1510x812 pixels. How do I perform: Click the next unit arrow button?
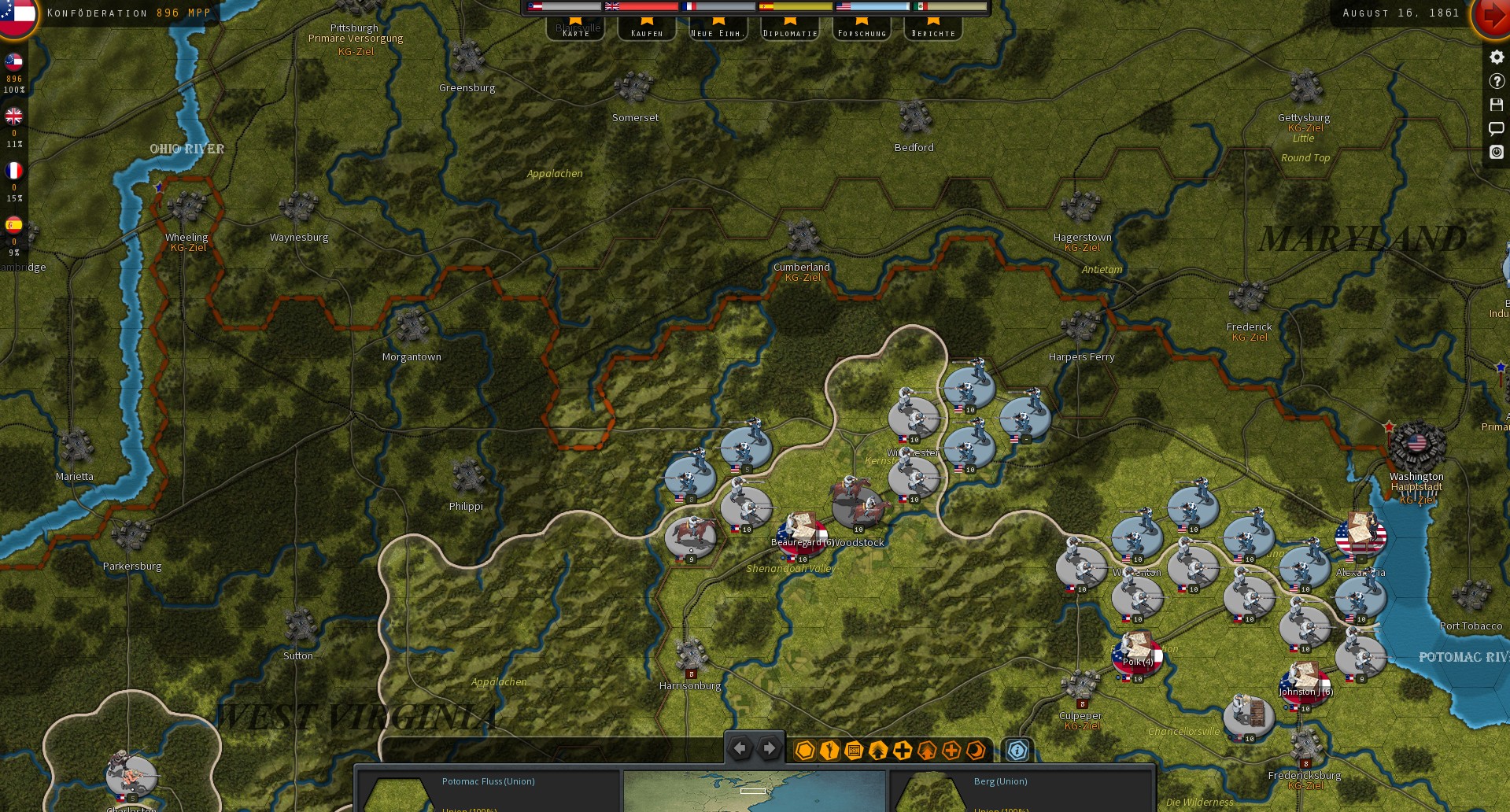[768, 748]
